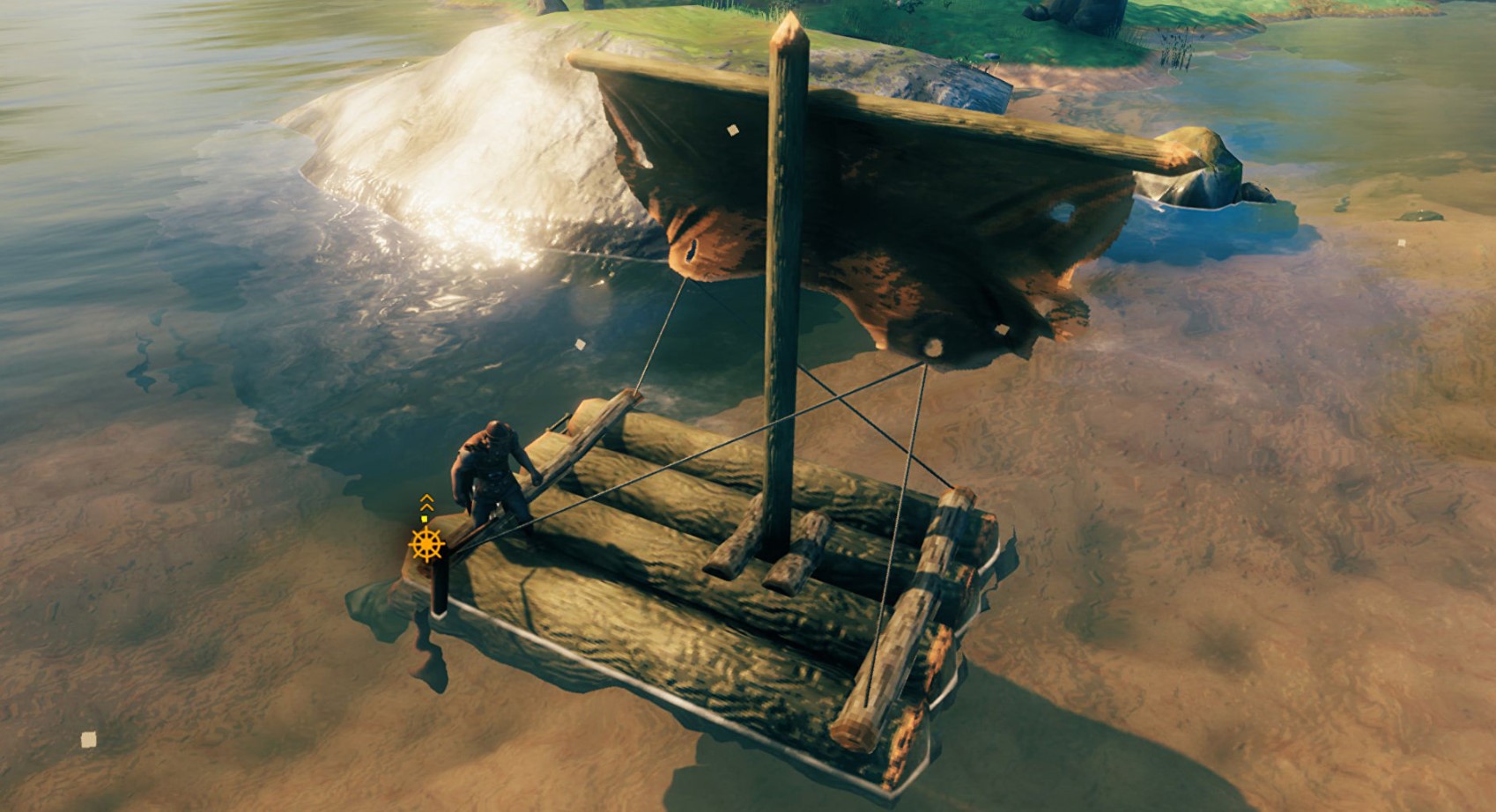
Task: Engage the rudder by clicking the wheel indicator
Action: (426, 544)
